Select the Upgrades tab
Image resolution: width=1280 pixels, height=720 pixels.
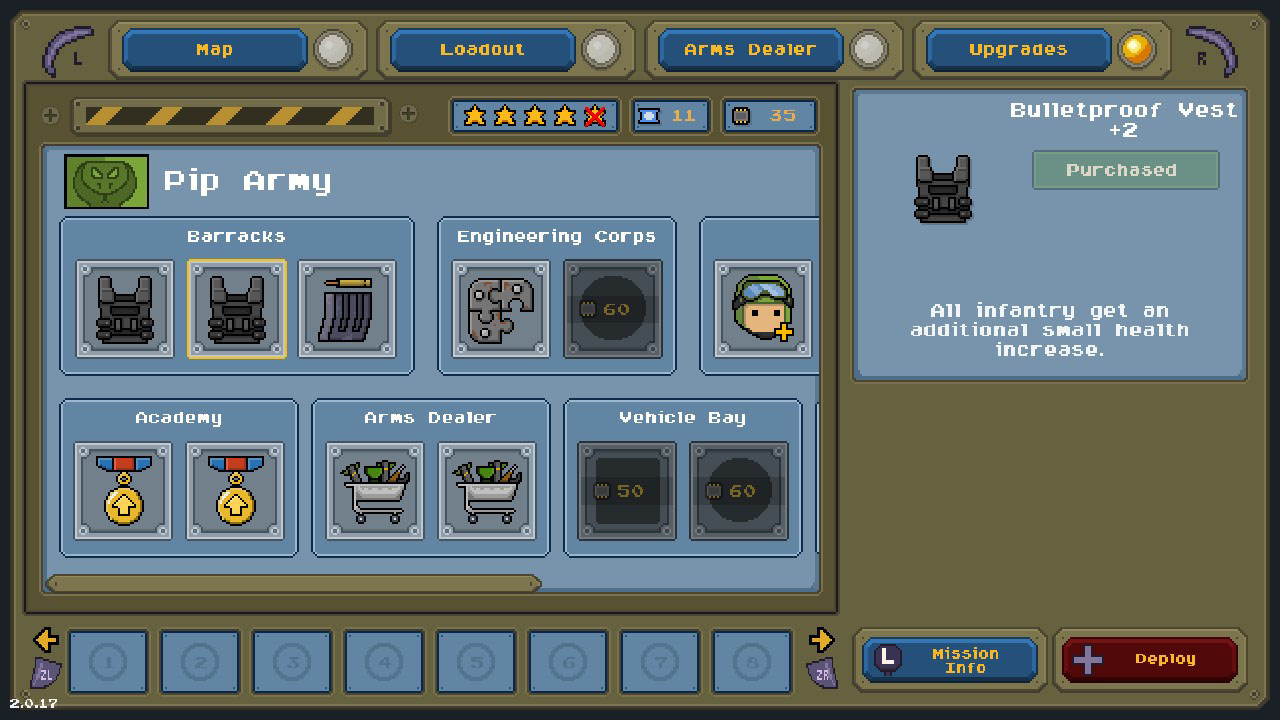1018,49
